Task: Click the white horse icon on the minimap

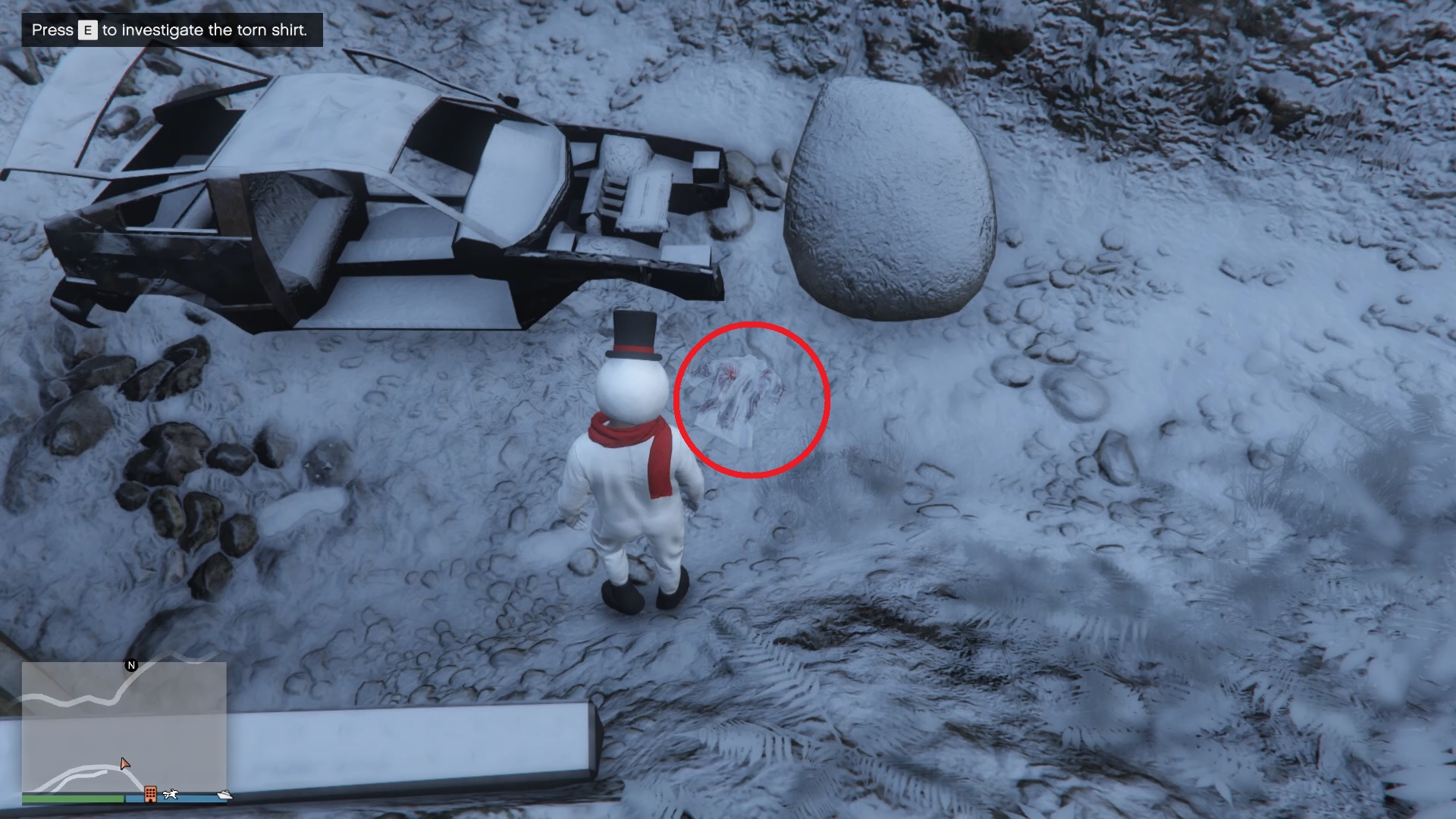Action: (x=171, y=794)
